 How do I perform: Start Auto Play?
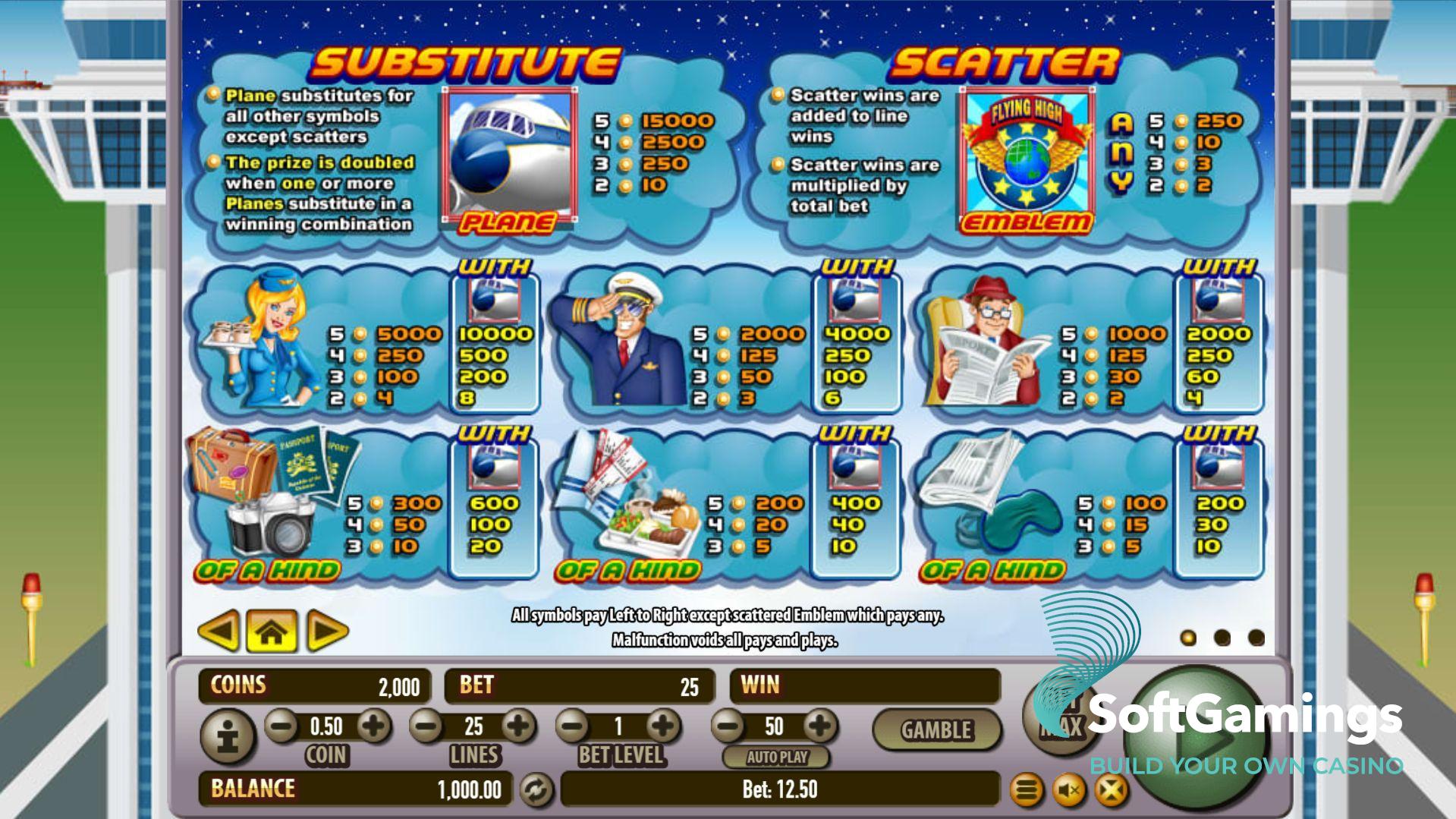click(776, 757)
